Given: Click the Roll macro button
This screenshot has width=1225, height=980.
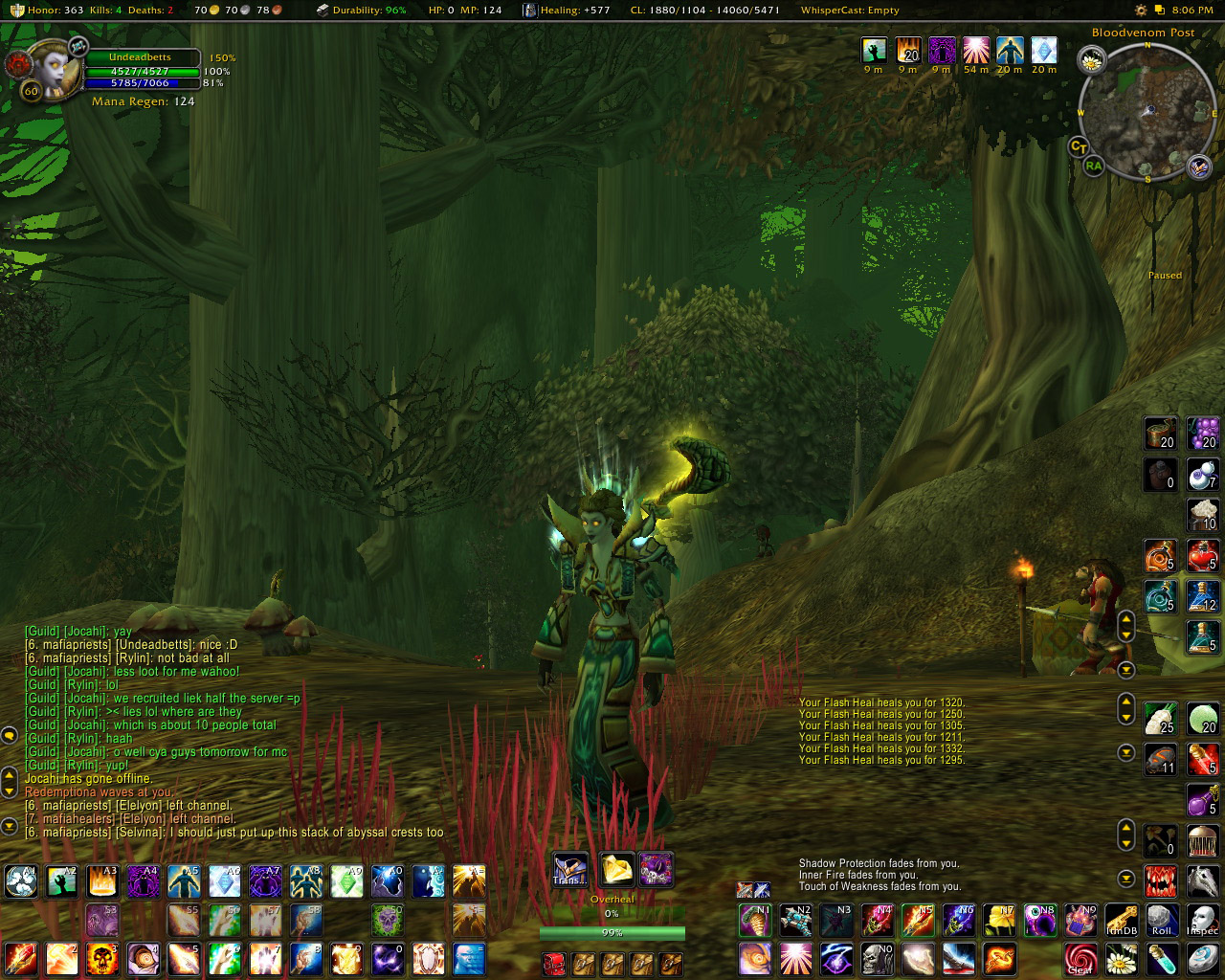Looking at the screenshot, I should click(x=1162, y=920).
